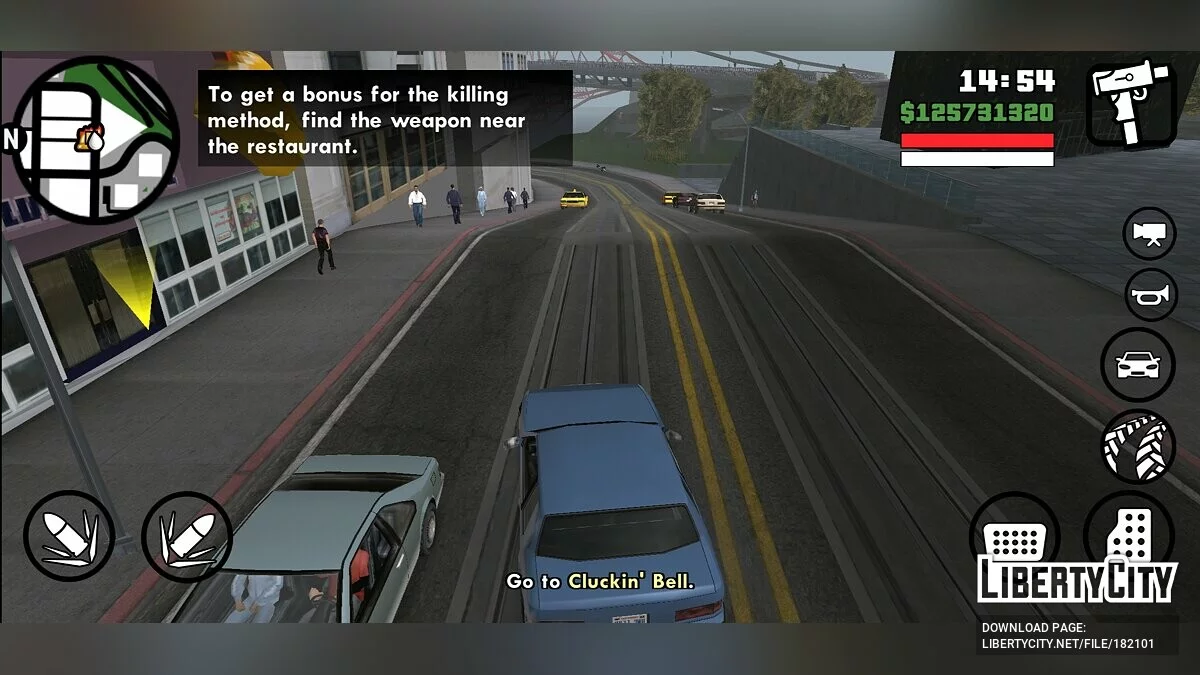Image resolution: width=1200 pixels, height=675 pixels.
Task: Honk using the horn button
Action: click(1148, 294)
